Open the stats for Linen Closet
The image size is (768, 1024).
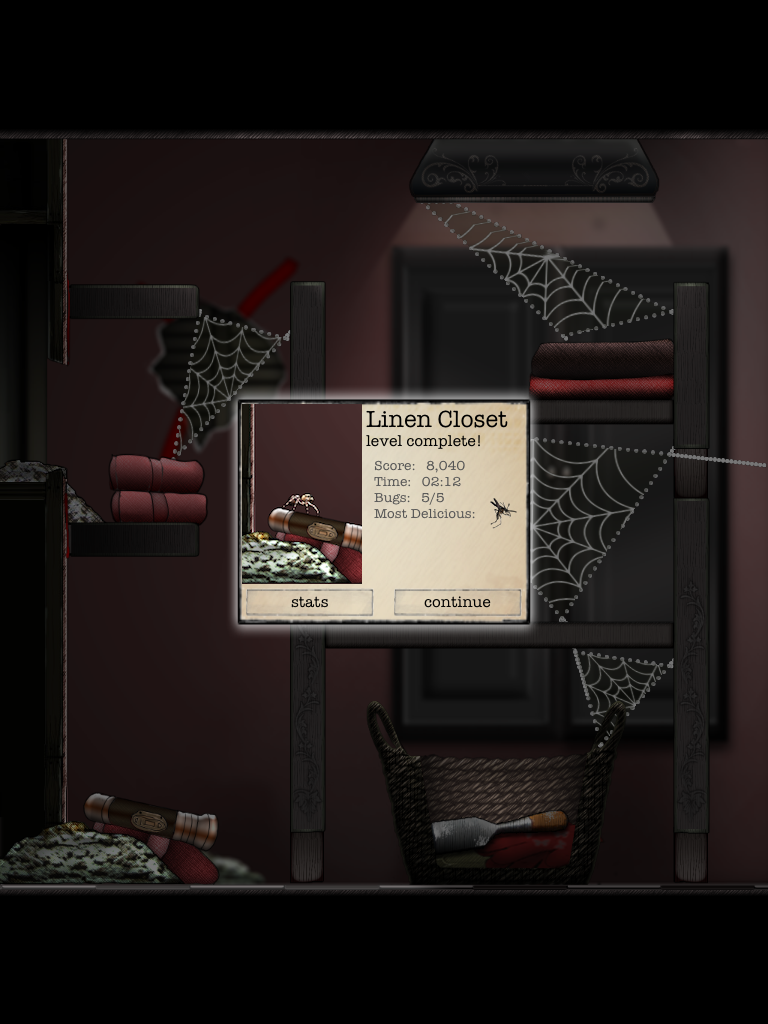pos(309,602)
